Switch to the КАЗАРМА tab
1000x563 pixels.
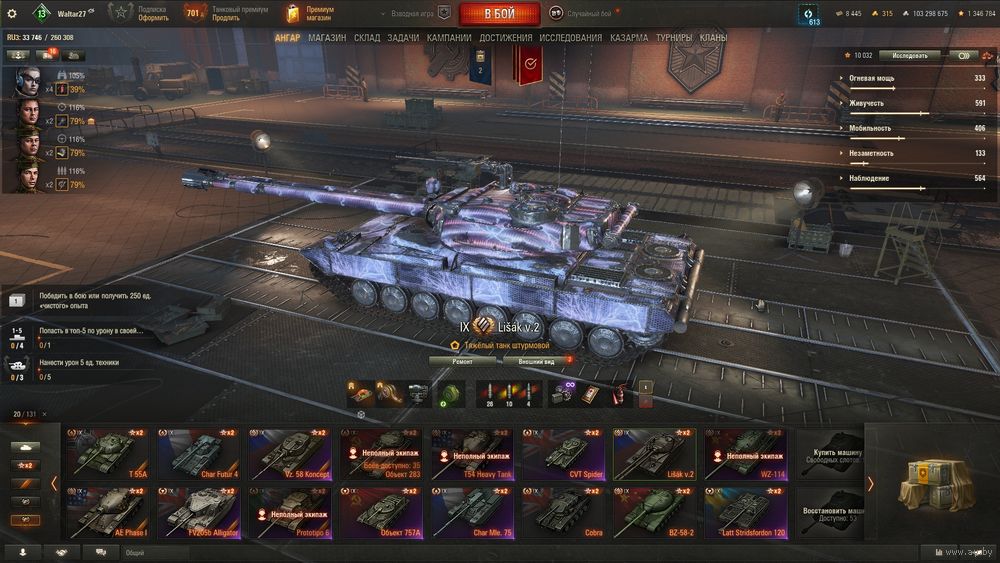point(629,38)
